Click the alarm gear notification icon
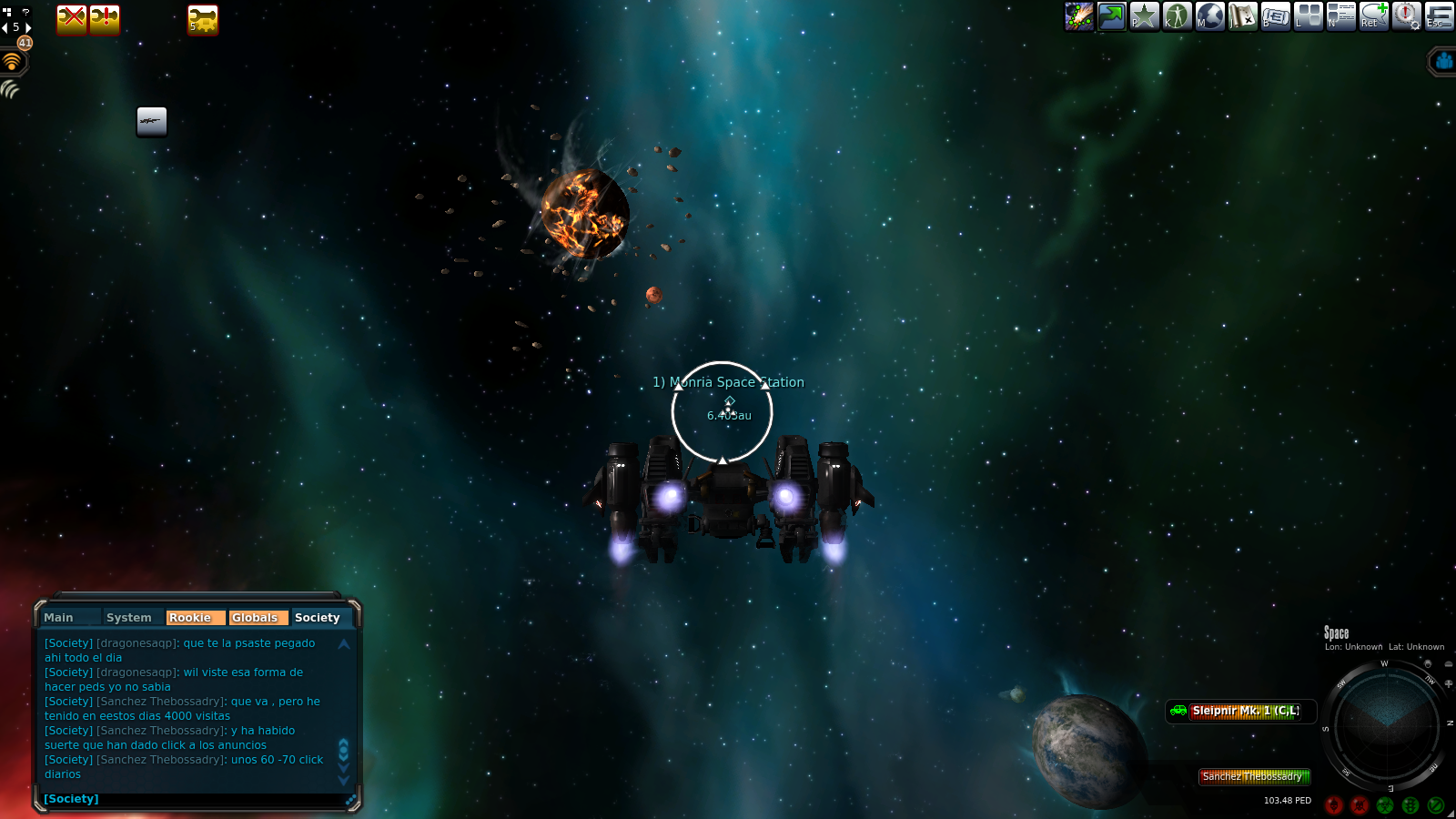Viewport: 1456px width, 819px height. [1405, 16]
